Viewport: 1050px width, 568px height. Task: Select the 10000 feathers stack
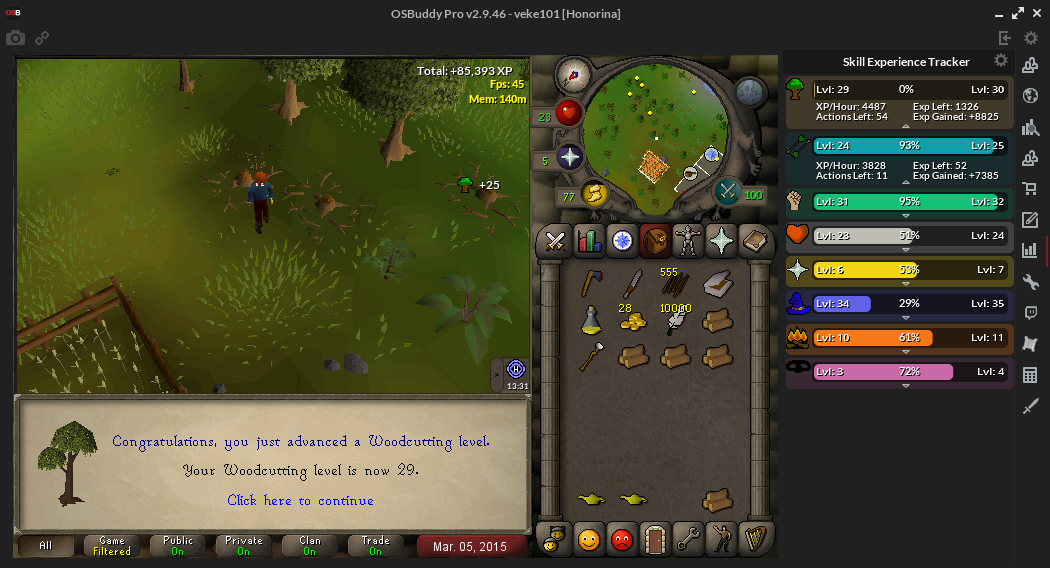[675, 320]
